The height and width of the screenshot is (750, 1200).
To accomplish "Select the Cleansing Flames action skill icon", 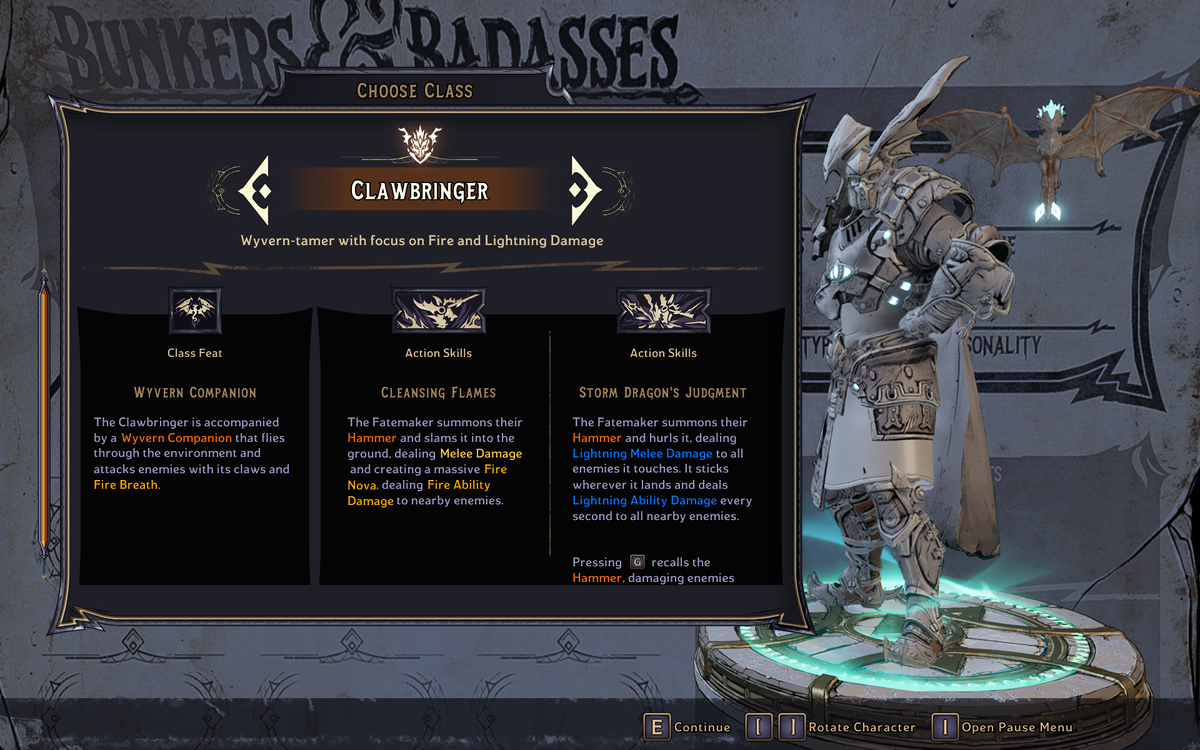I will [438, 311].
